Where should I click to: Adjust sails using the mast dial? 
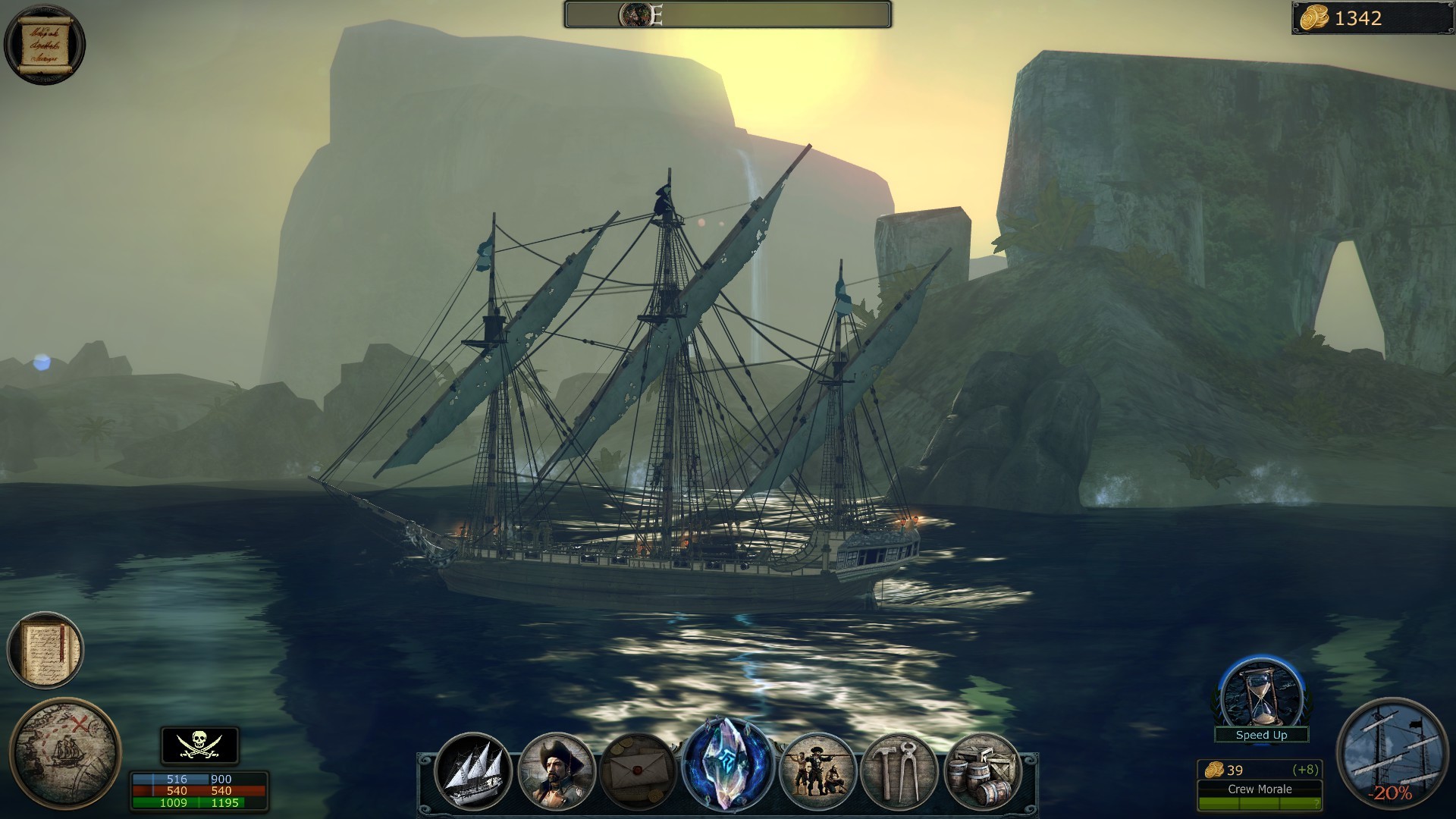click(1391, 752)
